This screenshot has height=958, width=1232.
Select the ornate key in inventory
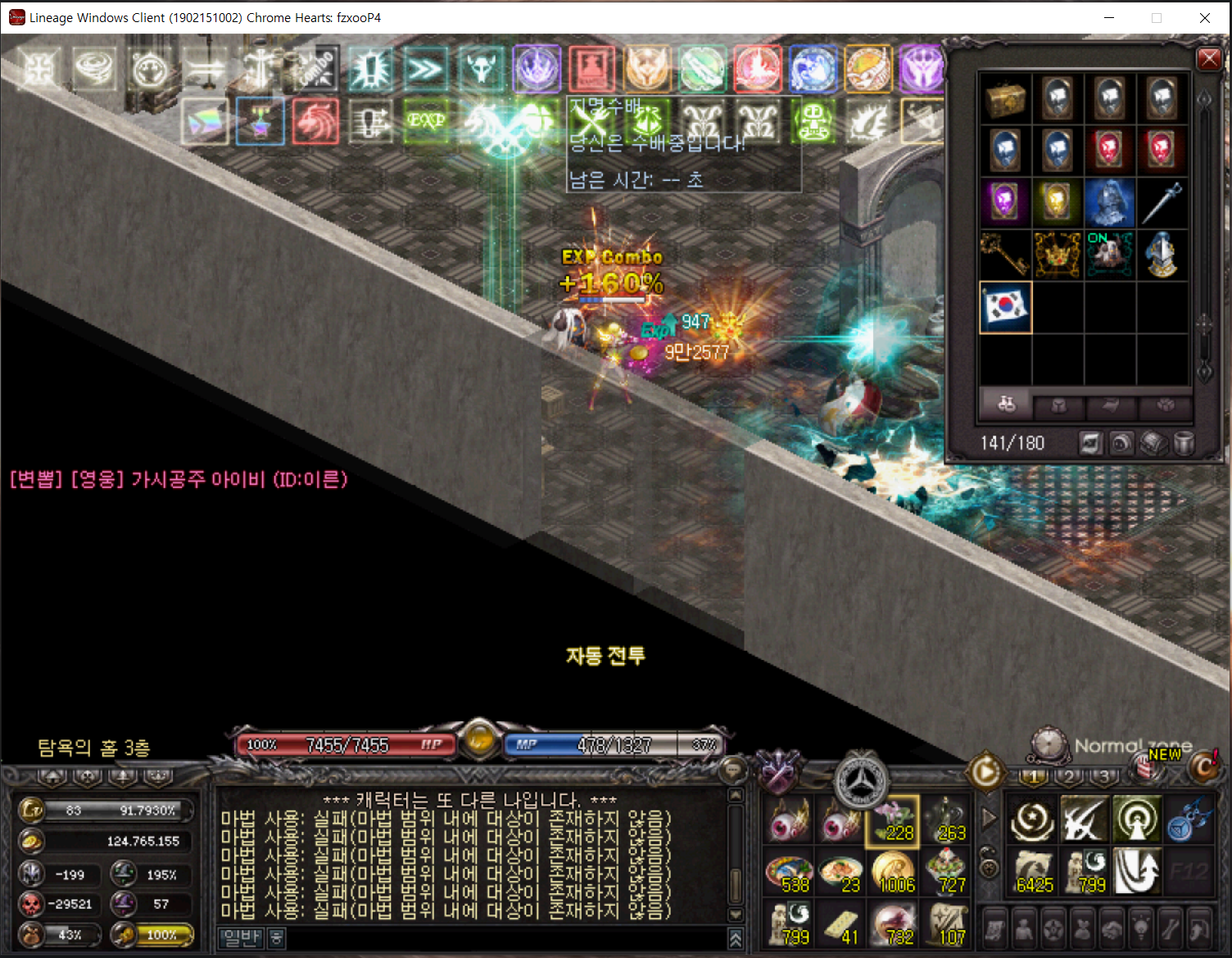1005,255
